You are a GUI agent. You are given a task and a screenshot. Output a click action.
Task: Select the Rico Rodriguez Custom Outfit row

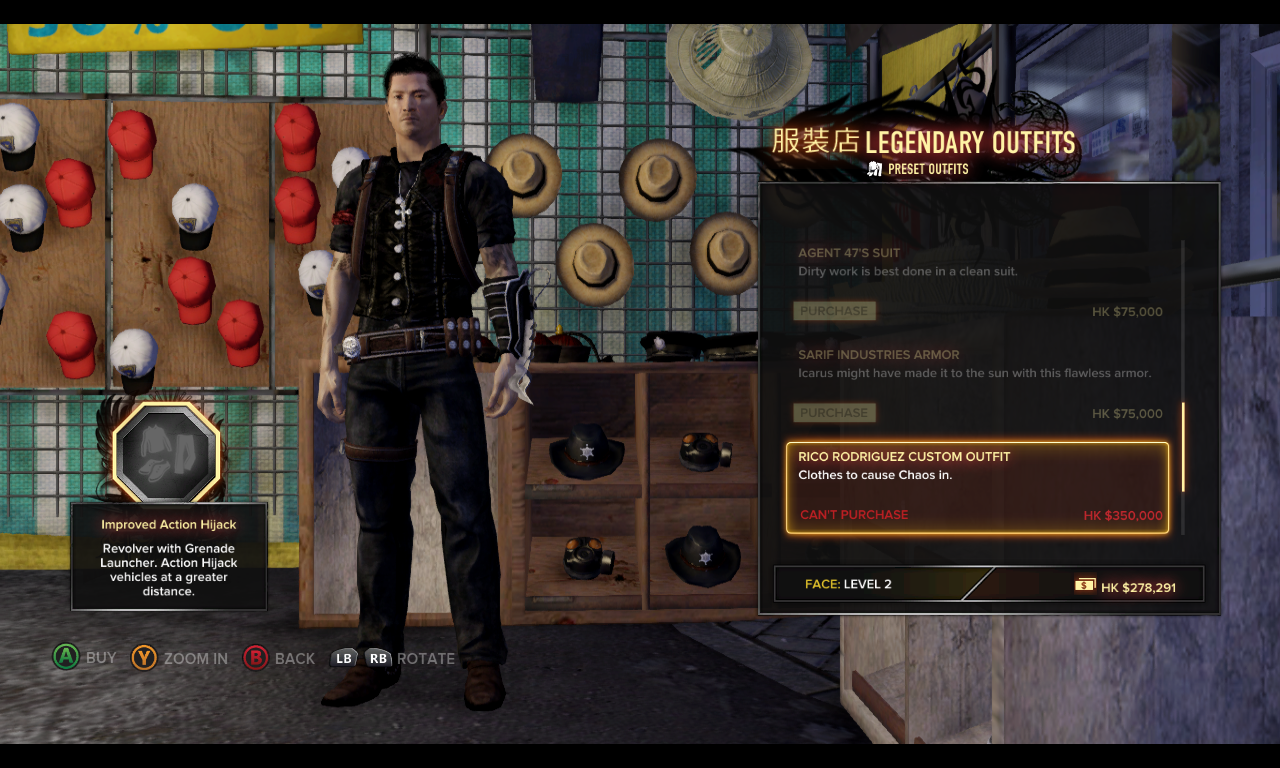tap(976, 486)
